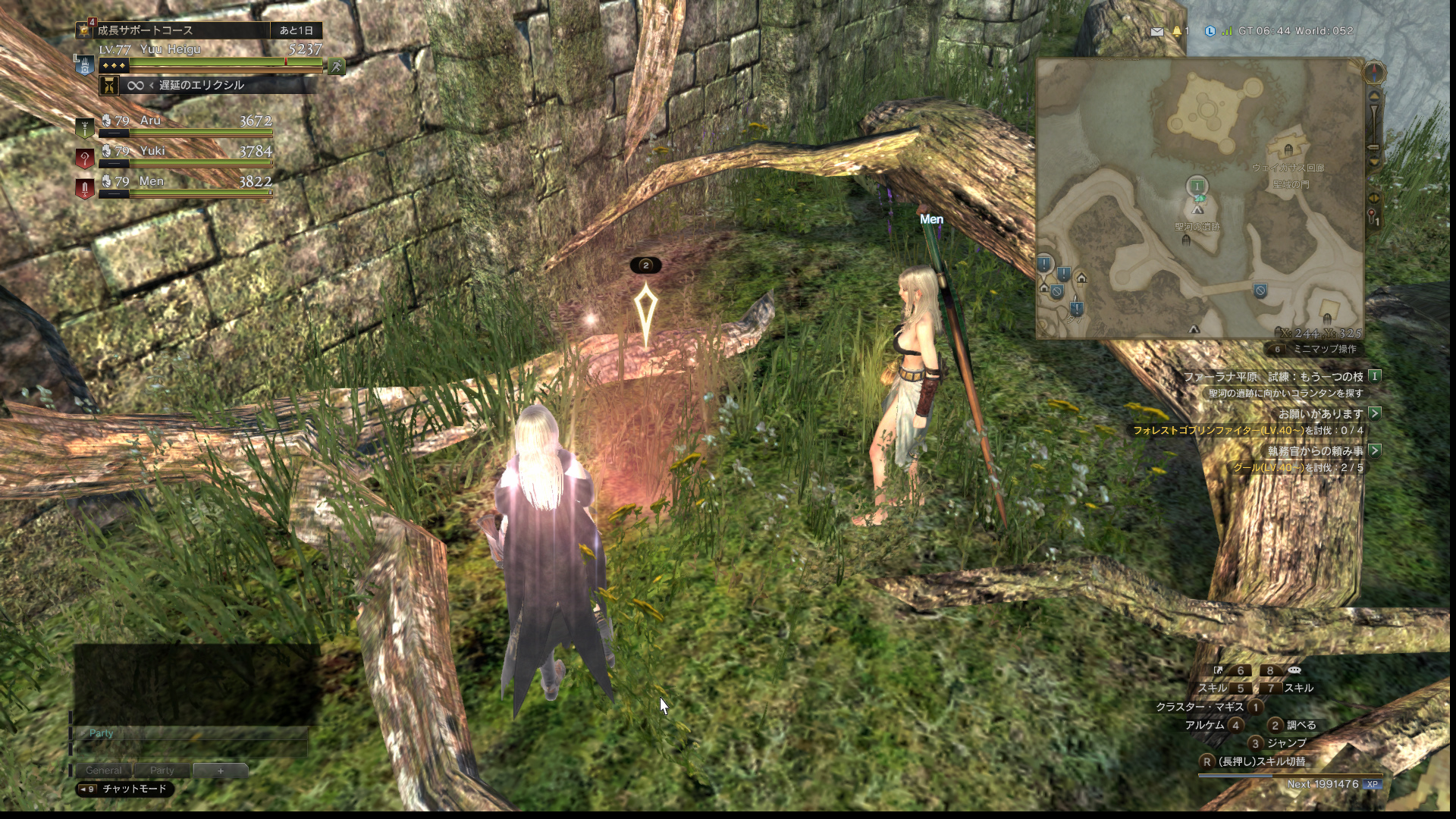Click the green quest marker on minimap

[1197, 186]
